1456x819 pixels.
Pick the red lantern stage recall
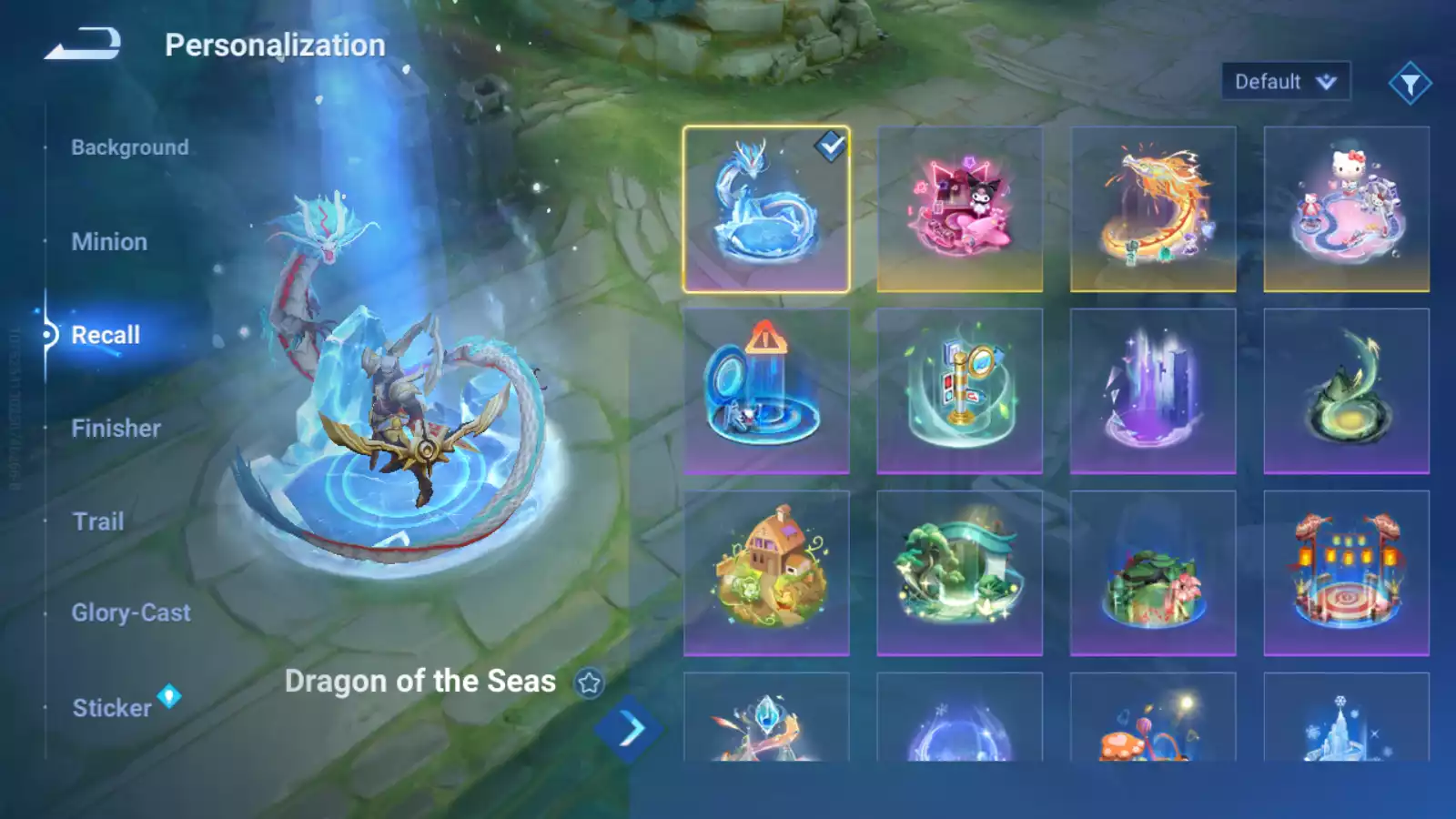(1346, 573)
